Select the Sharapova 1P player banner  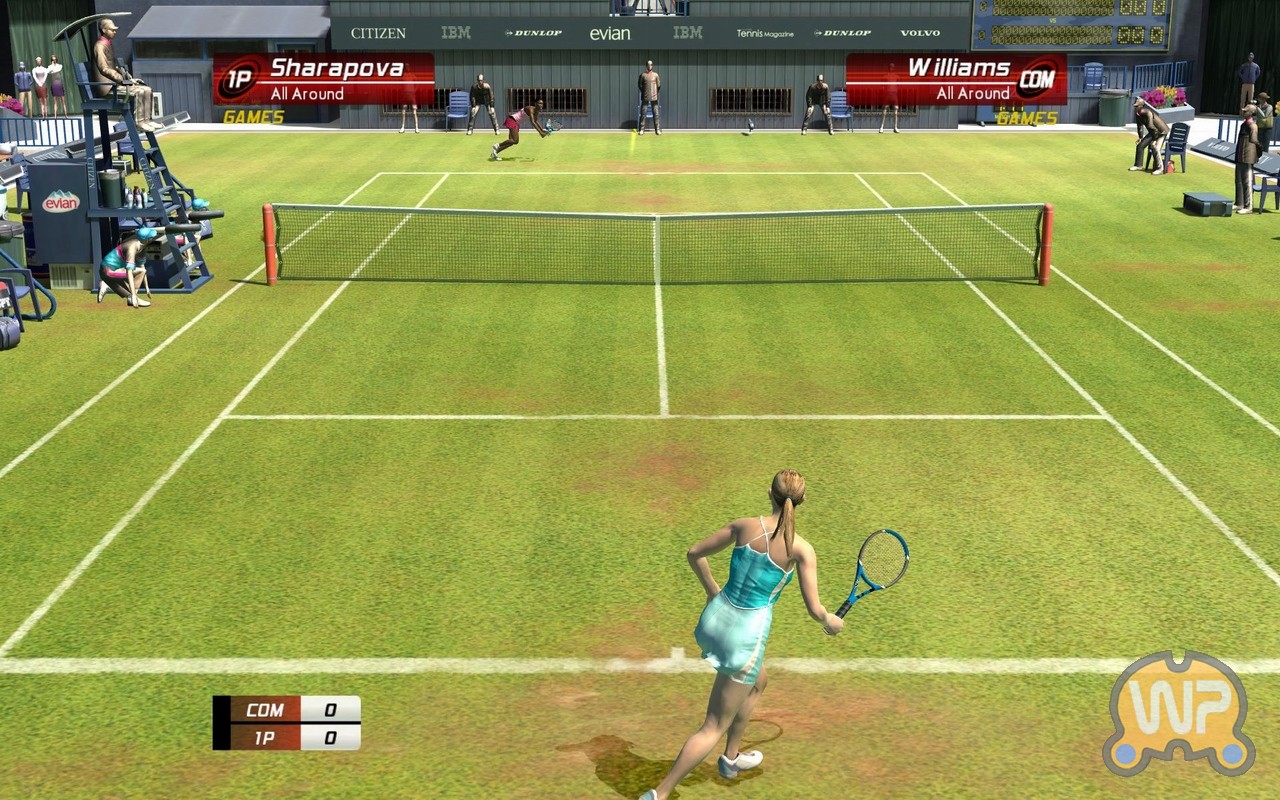tap(324, 79)
